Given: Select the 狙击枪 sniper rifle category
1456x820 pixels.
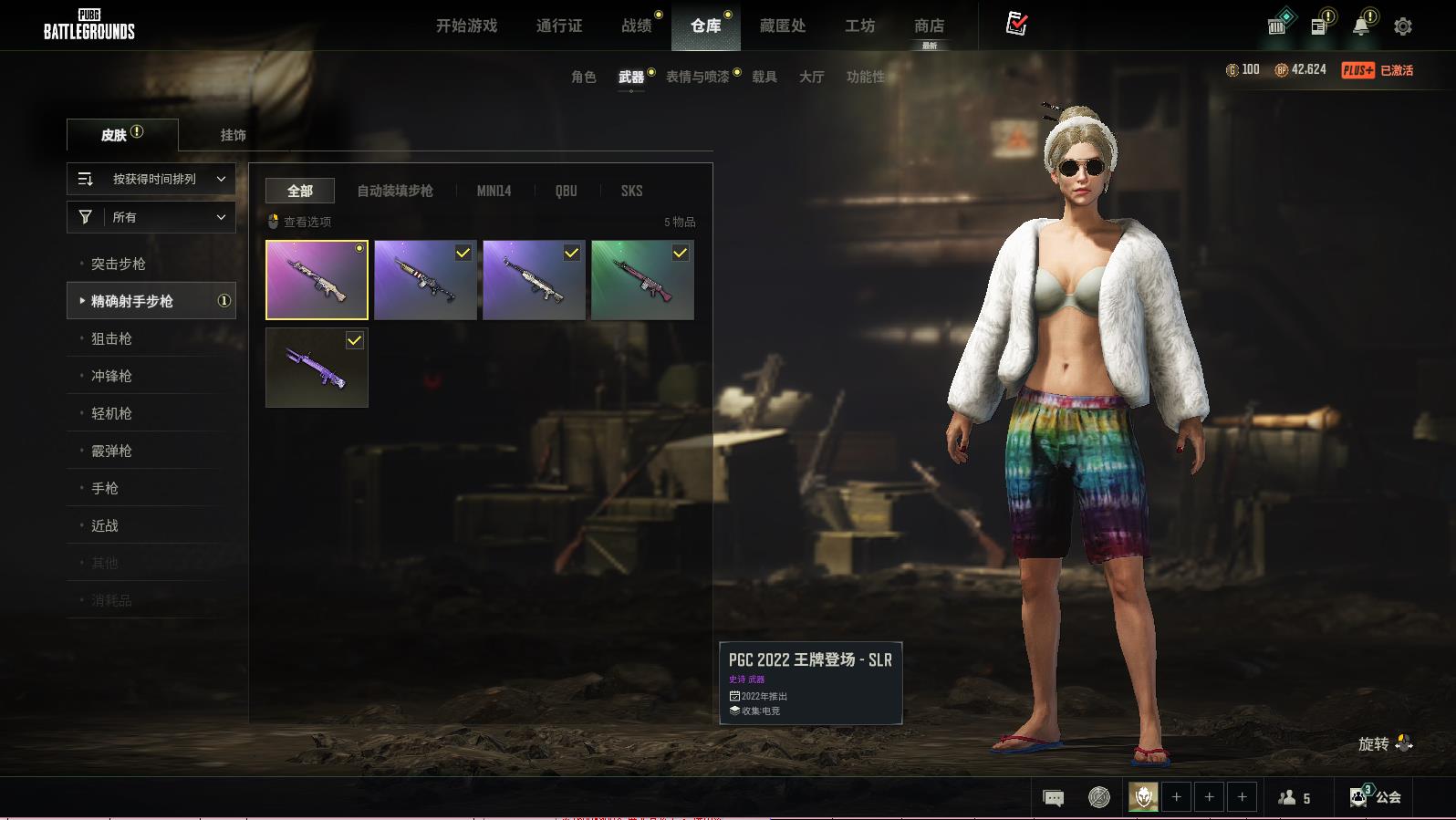Looking at the screenshot, I should click(x=111, y=338).
